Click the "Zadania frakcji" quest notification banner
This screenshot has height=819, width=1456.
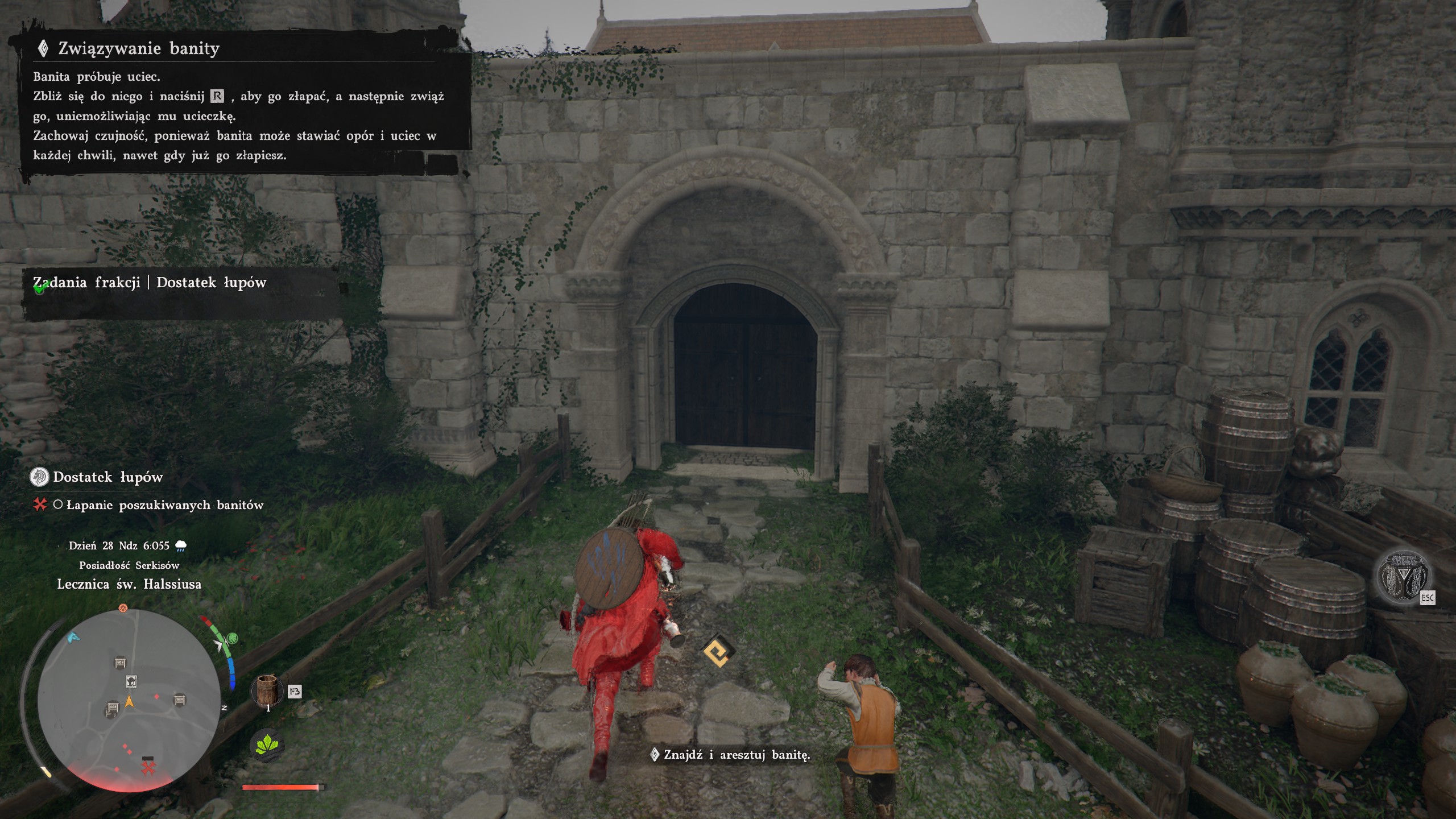[149, 283]
